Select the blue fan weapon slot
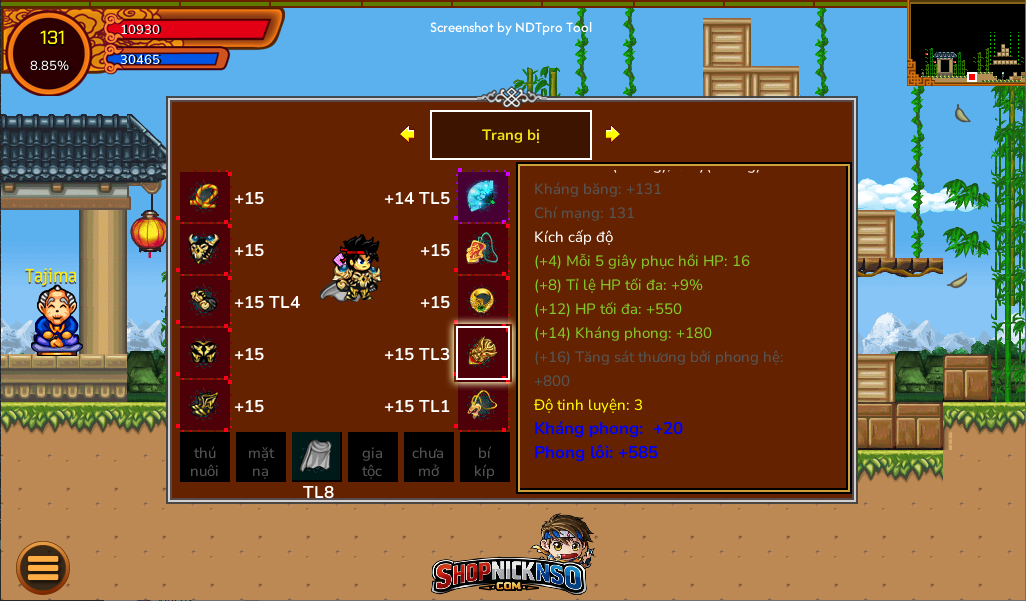The height and width of the screenshot is (601, 1026). [483, 197]
